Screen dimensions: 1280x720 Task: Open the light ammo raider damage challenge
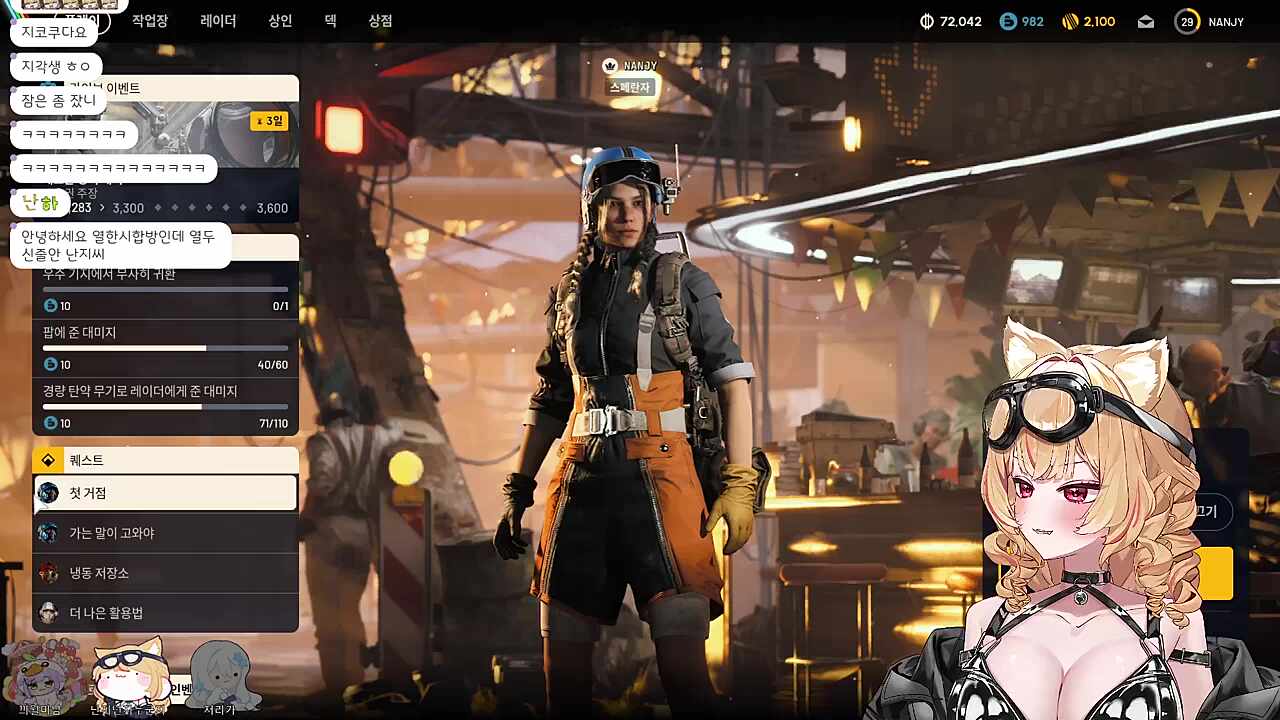[166, 406]
